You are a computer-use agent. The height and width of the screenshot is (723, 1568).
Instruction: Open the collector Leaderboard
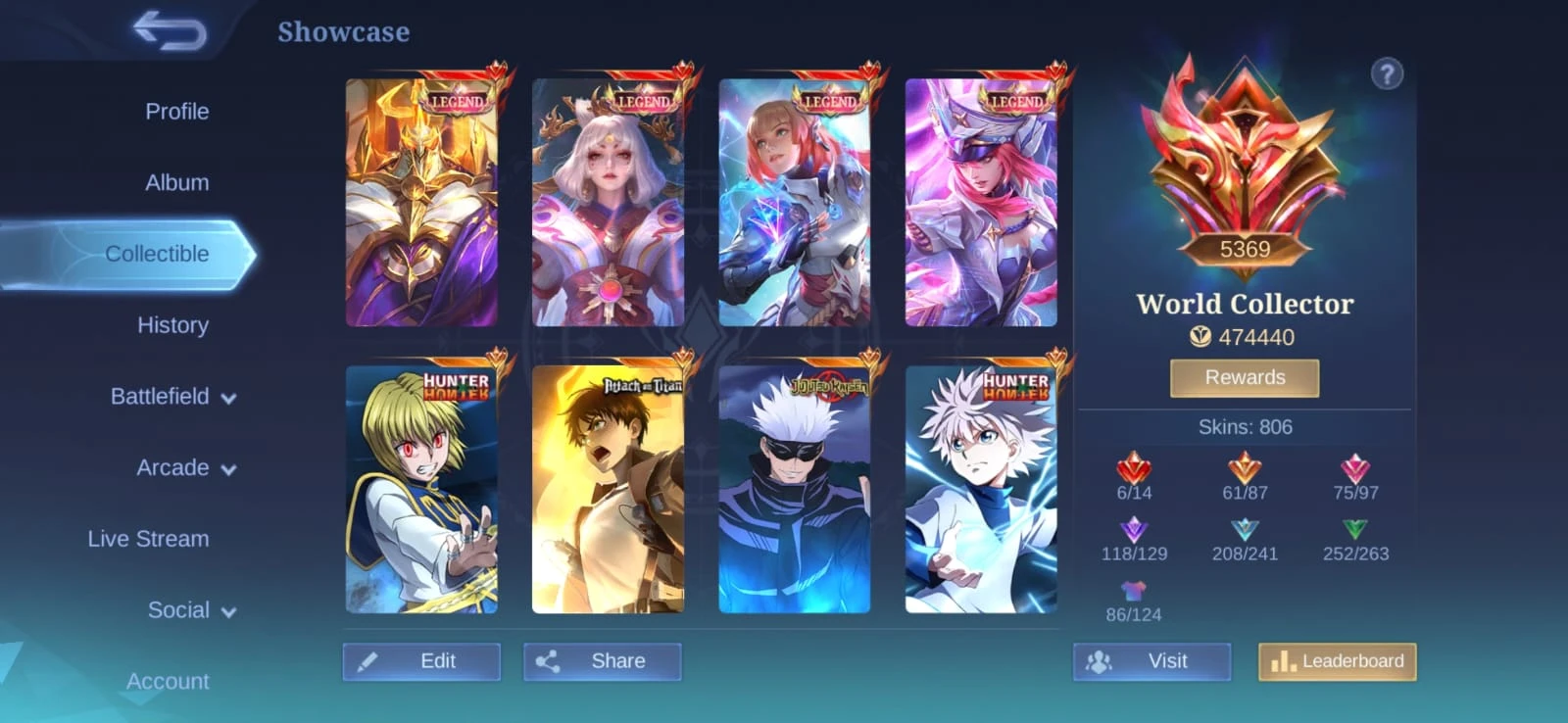1337,661
